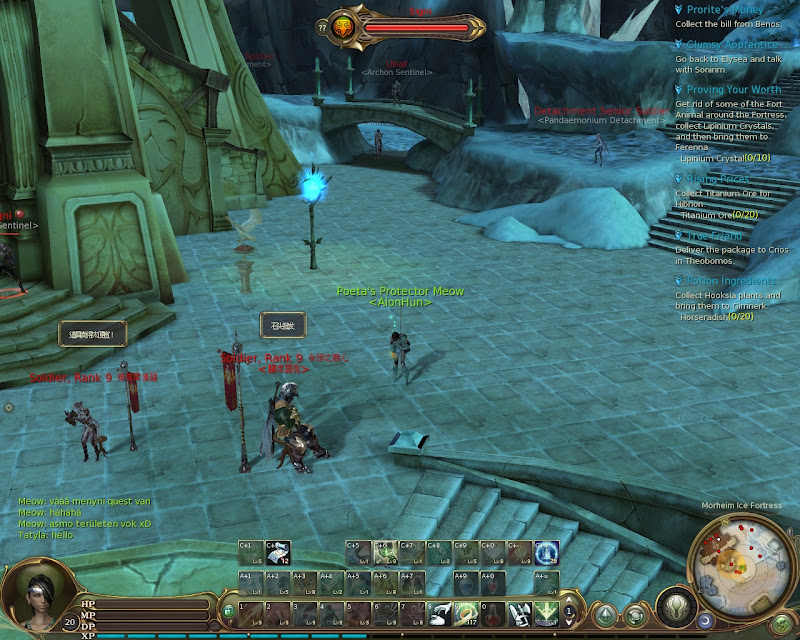Click the target's portrait at top
Viewport: 800px width, 640px height.
coord(343,27)
